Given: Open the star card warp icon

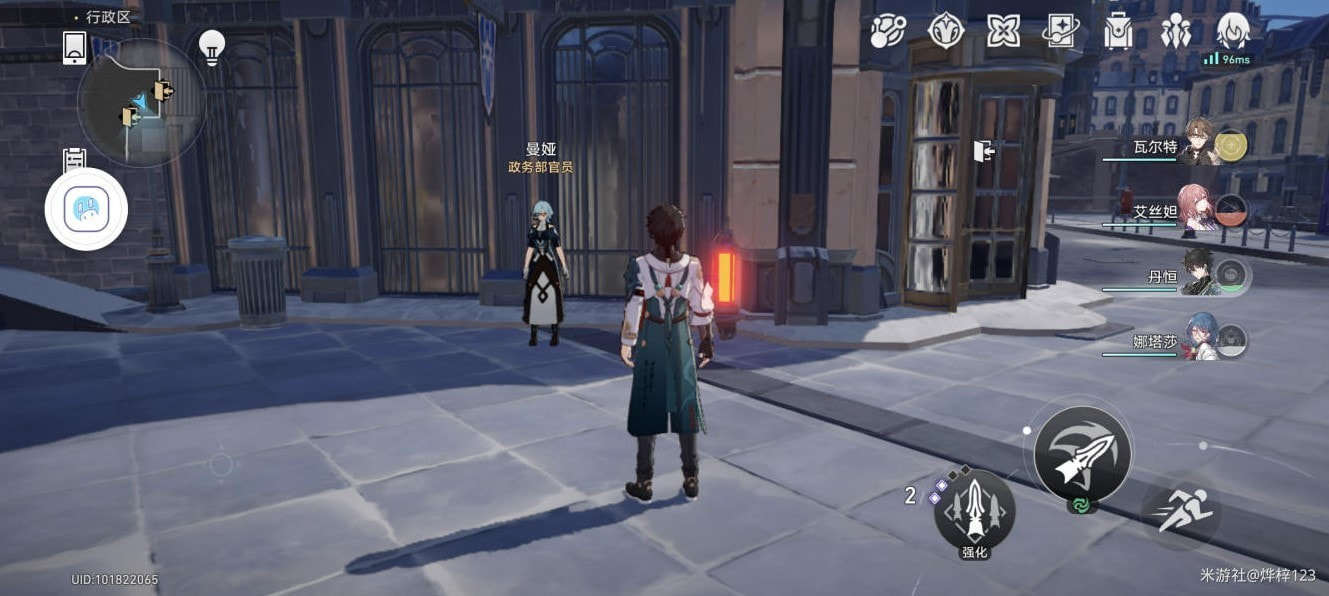Looking at the screenshot, I should coord(1060,31).
